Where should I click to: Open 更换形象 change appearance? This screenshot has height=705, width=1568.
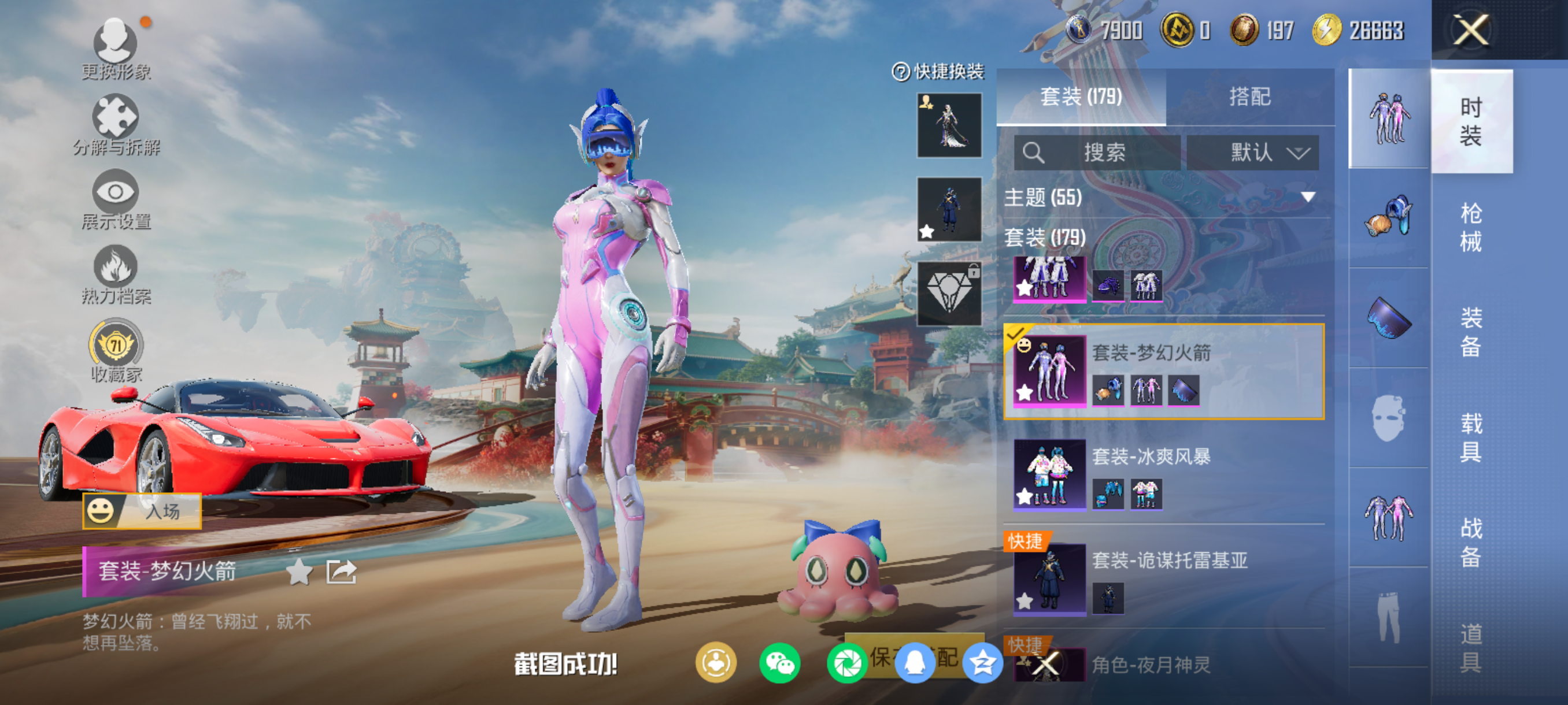(x=115, y=49)
